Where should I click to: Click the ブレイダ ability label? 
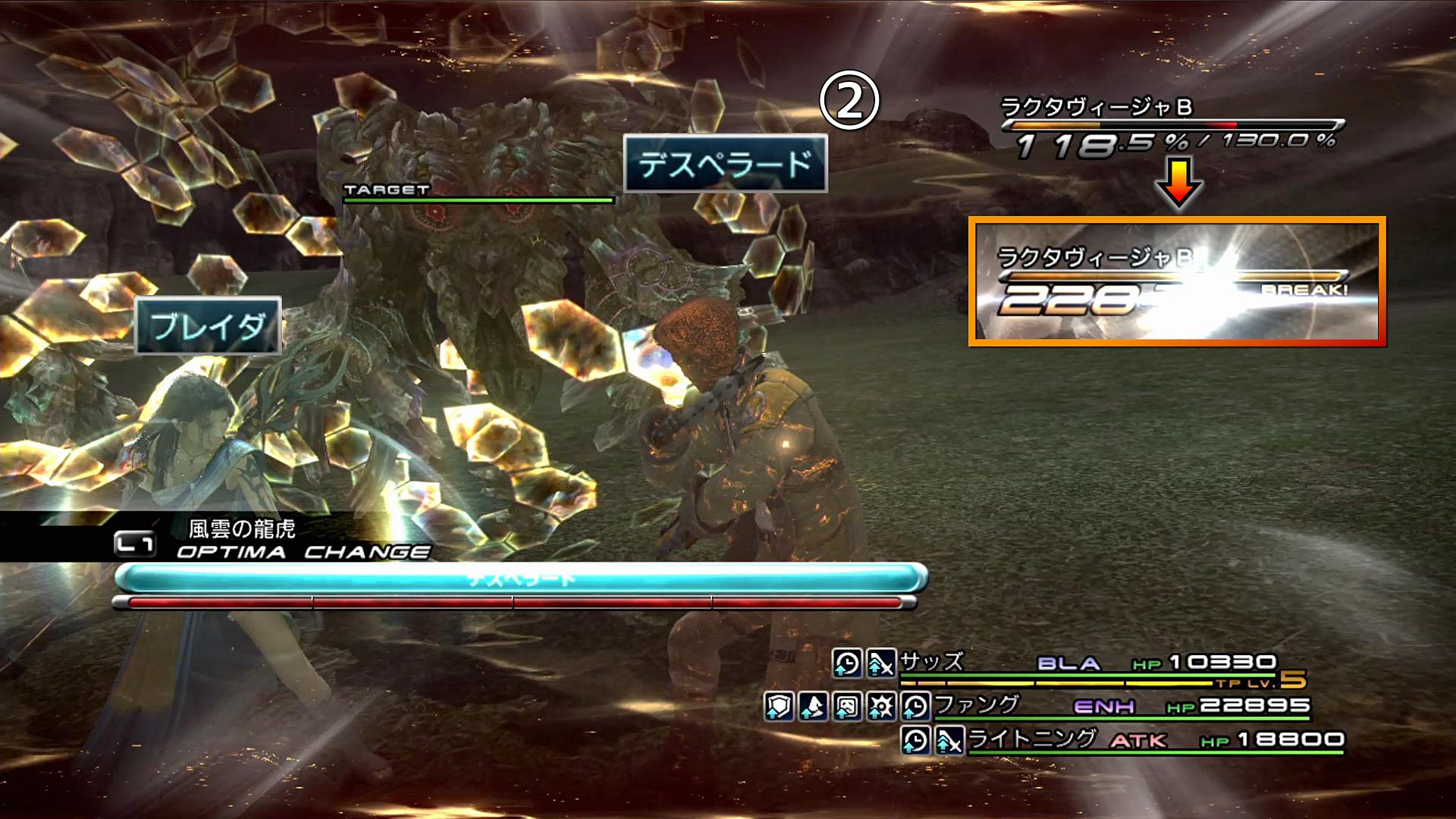(208, 326)
